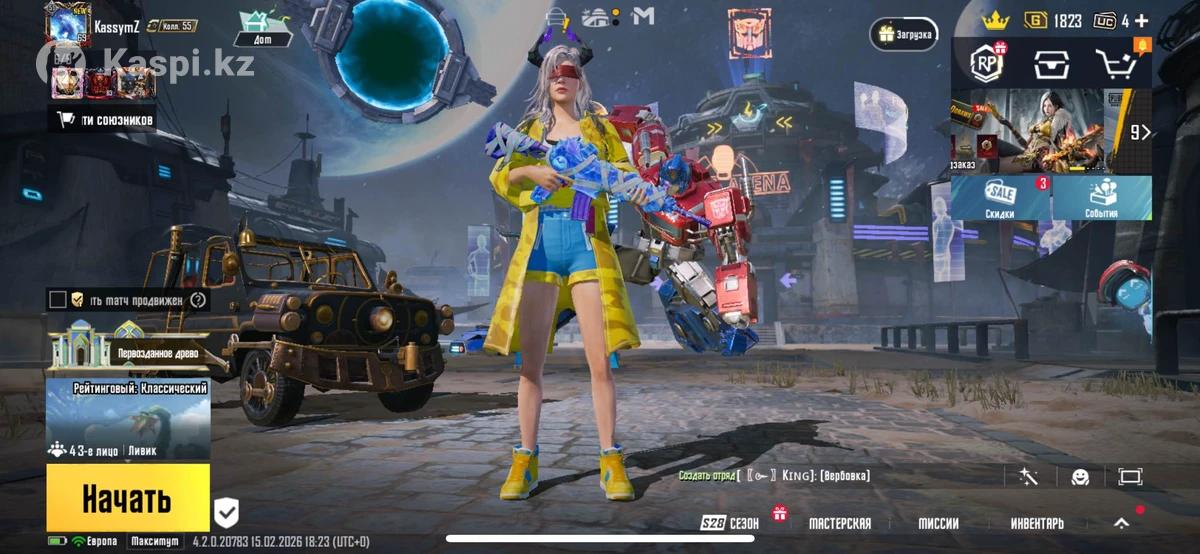The height and width of the screenshot is (554, 1200).
Task: Toggle the match promotion checkbox
Action: (58, 299)
